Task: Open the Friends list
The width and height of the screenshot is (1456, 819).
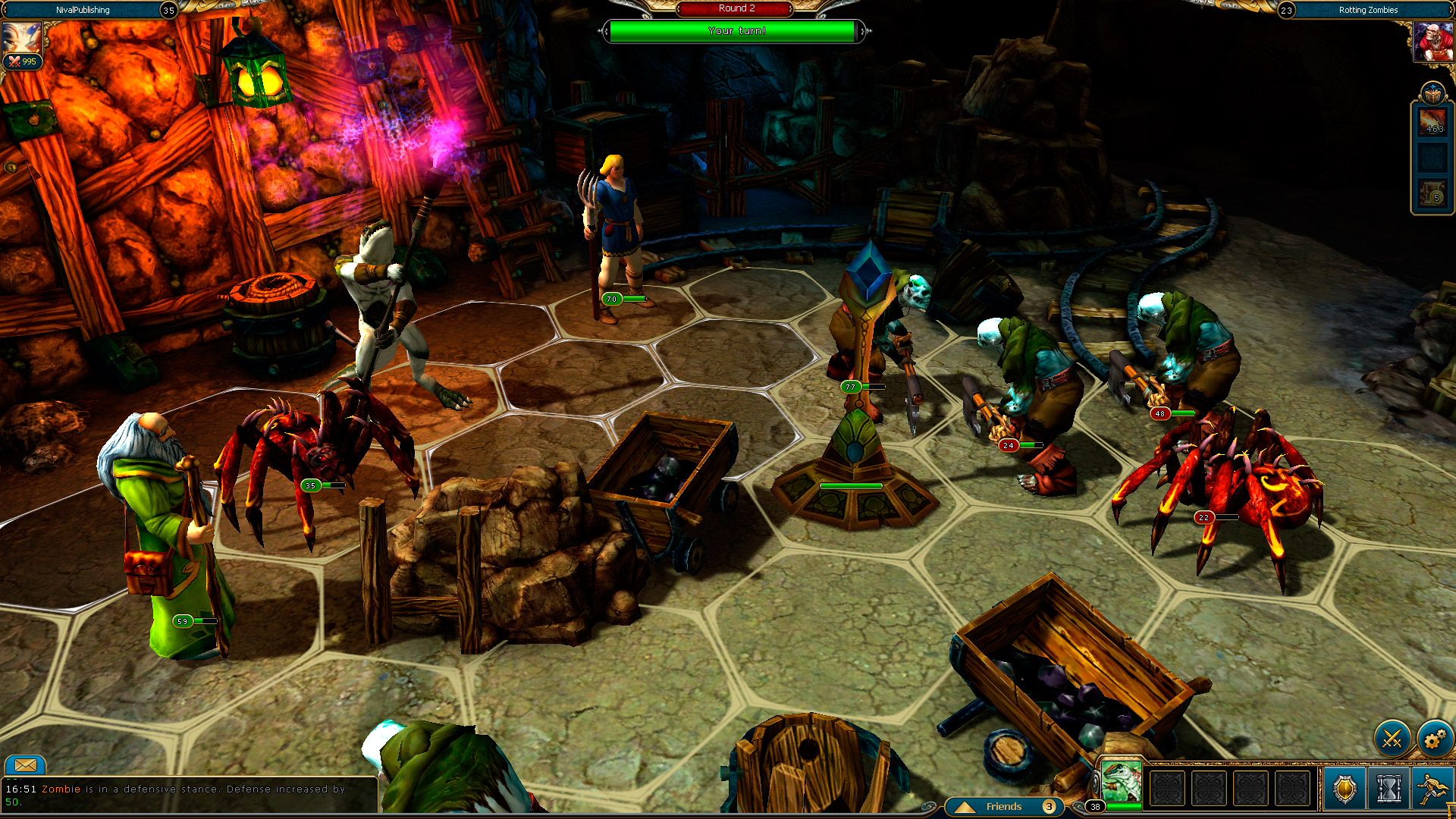Action: tap(1005, 807)
